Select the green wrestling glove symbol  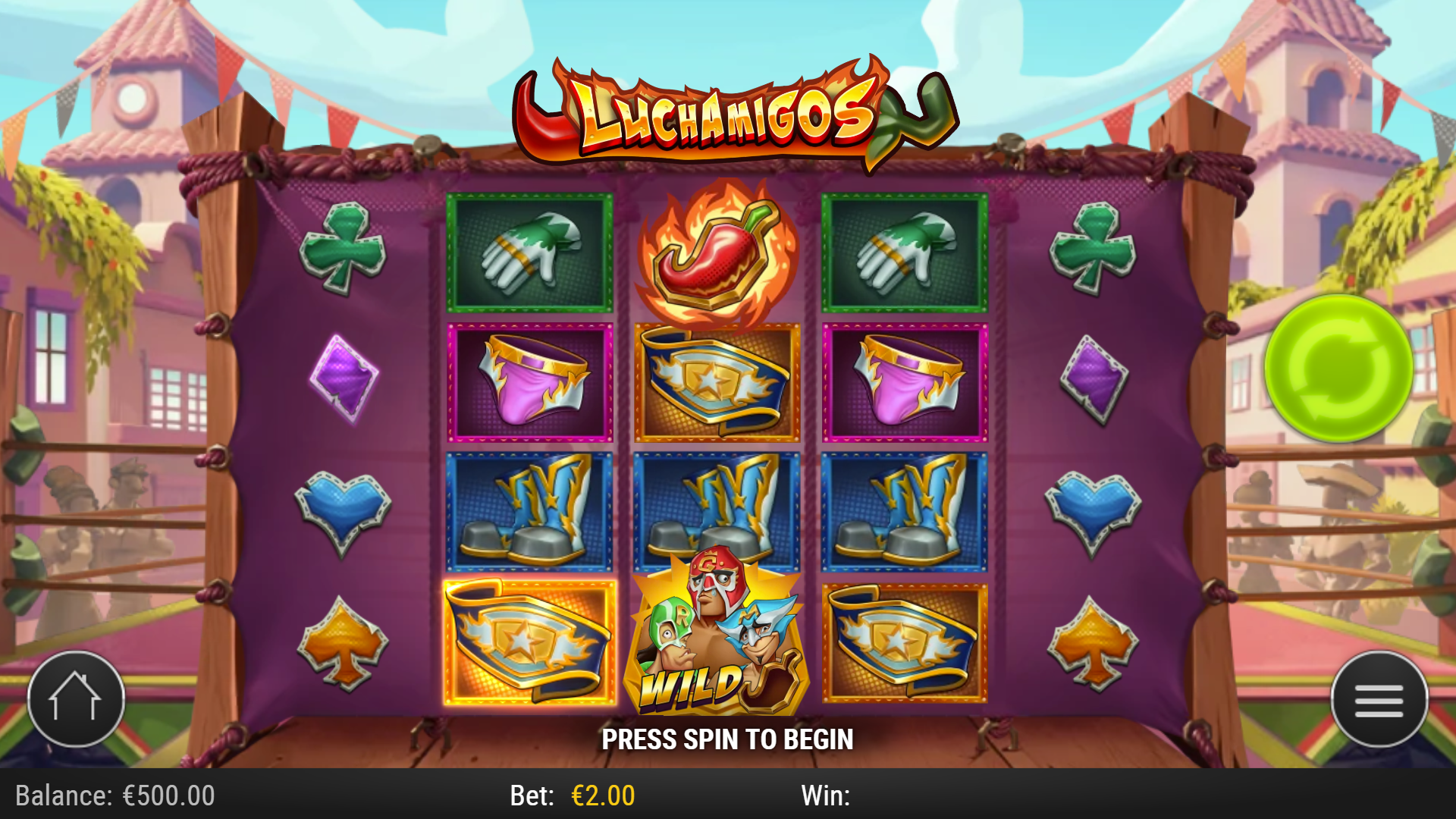[529, 252]
